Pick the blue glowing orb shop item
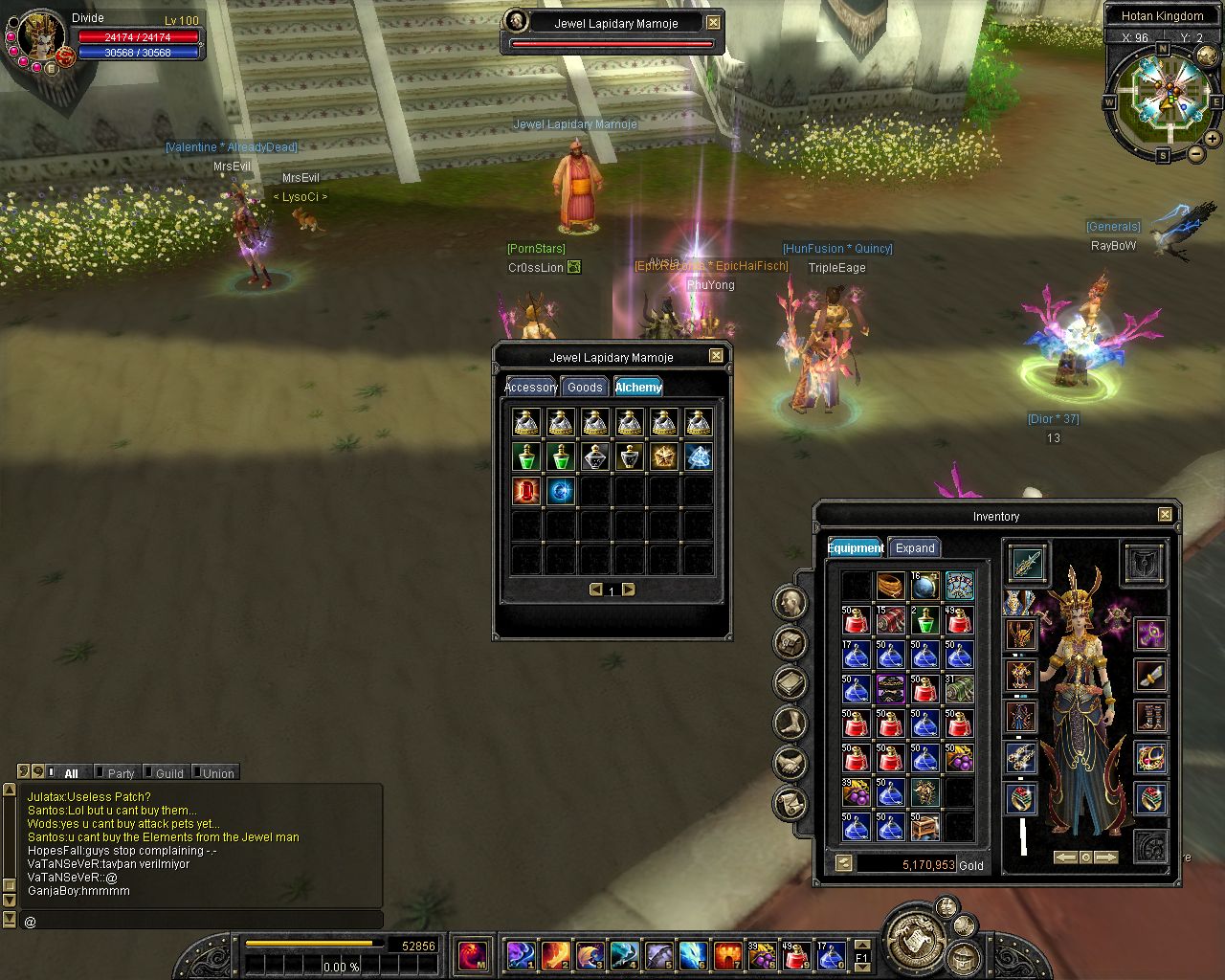Viewport: 1225px width, 980px height. tap(561, 491)
